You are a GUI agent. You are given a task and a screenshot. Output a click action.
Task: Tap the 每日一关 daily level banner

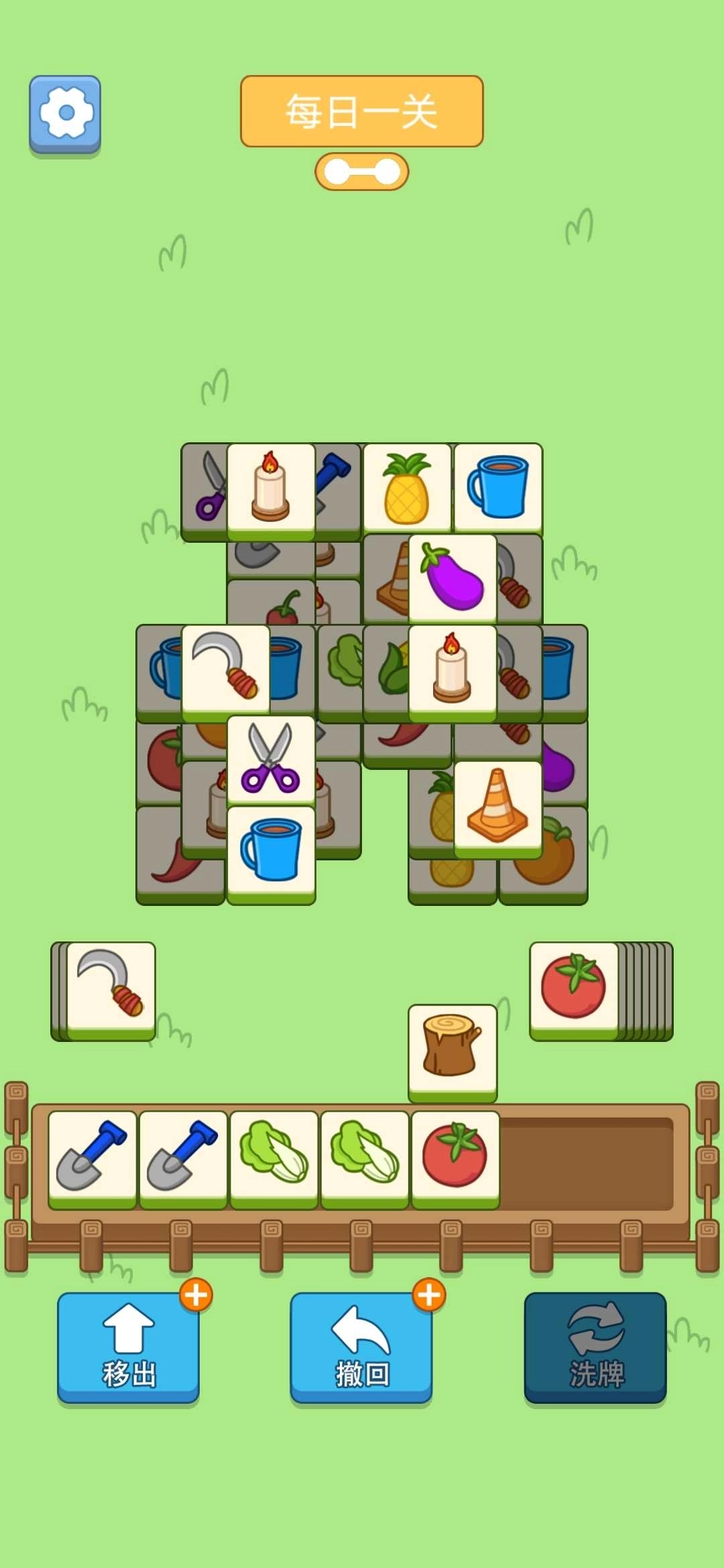click(361, 111)
